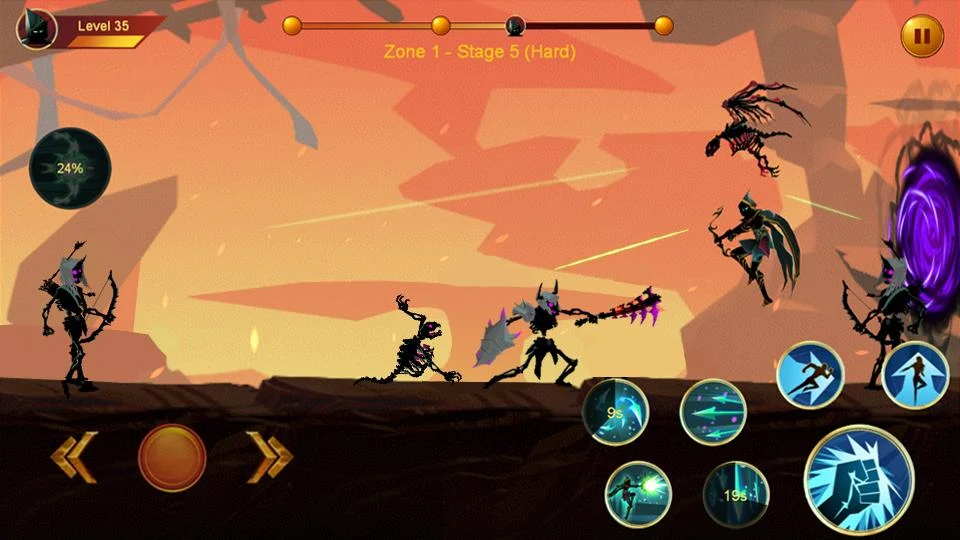Viewport: 960px width, 540px height.
Task: Activate the dash sprint skill
Action: click(x=810, y=375)
